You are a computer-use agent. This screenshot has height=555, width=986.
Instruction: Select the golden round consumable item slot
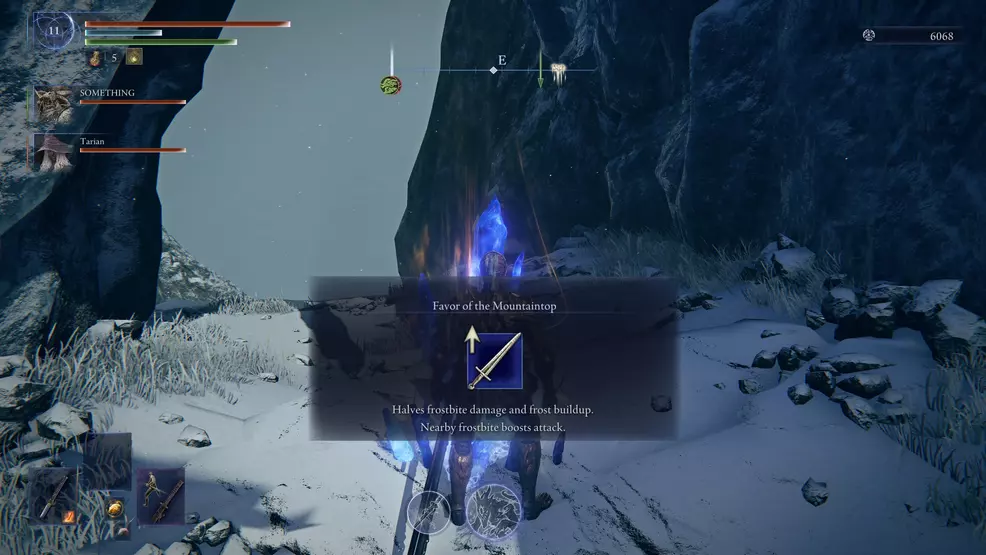click(x=115, y=507)
